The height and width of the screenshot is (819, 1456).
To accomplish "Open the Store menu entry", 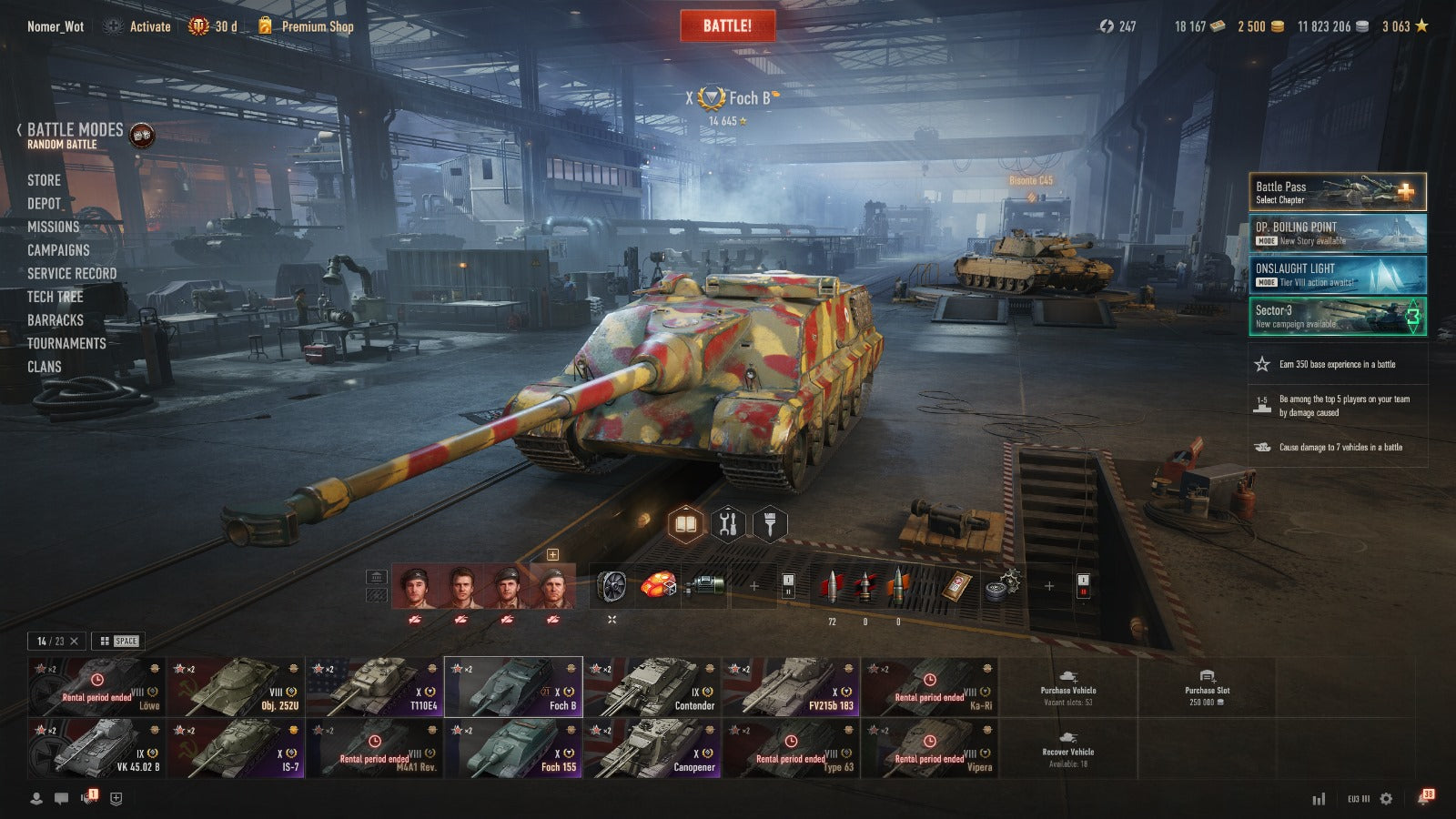I will [x=44, y=180].
